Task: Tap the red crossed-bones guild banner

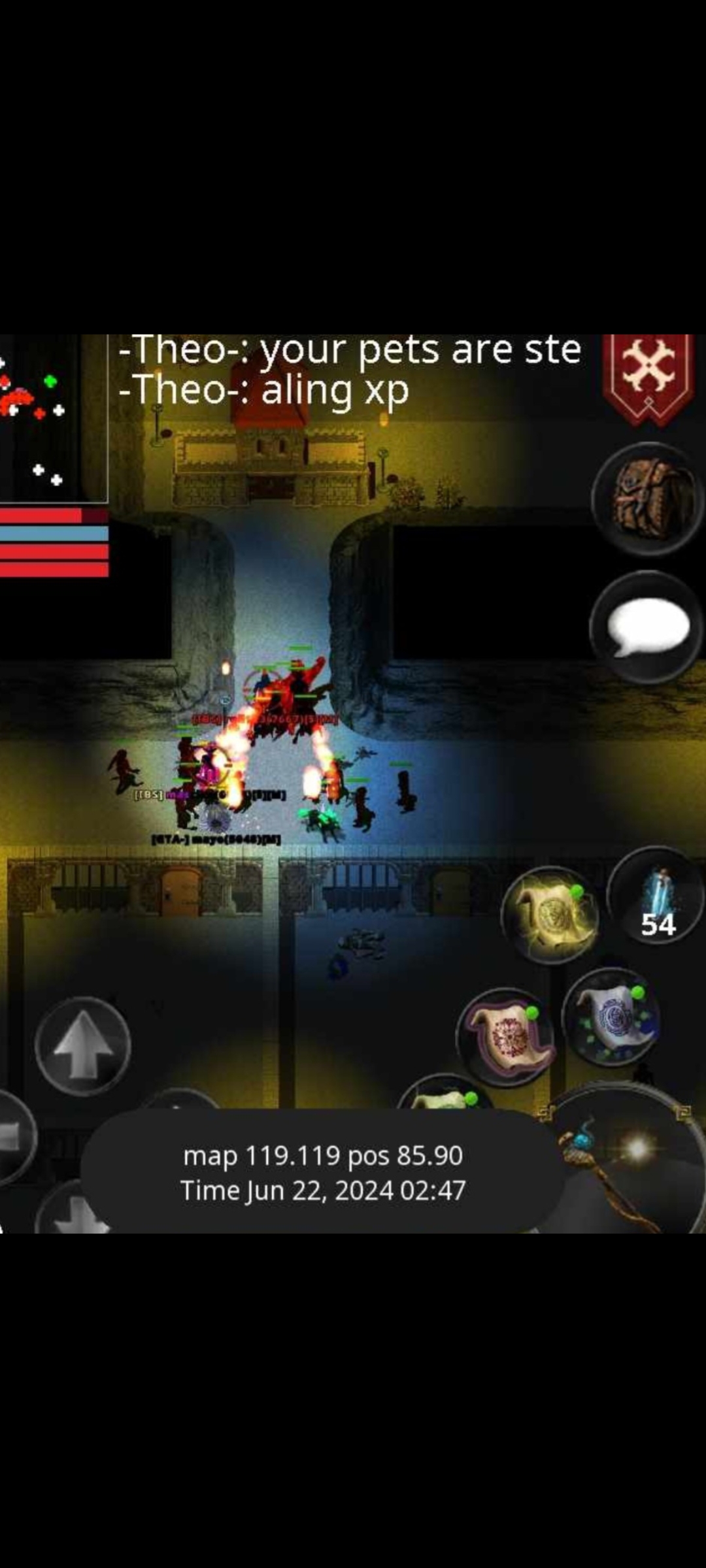Action: (x=648, y=378)
